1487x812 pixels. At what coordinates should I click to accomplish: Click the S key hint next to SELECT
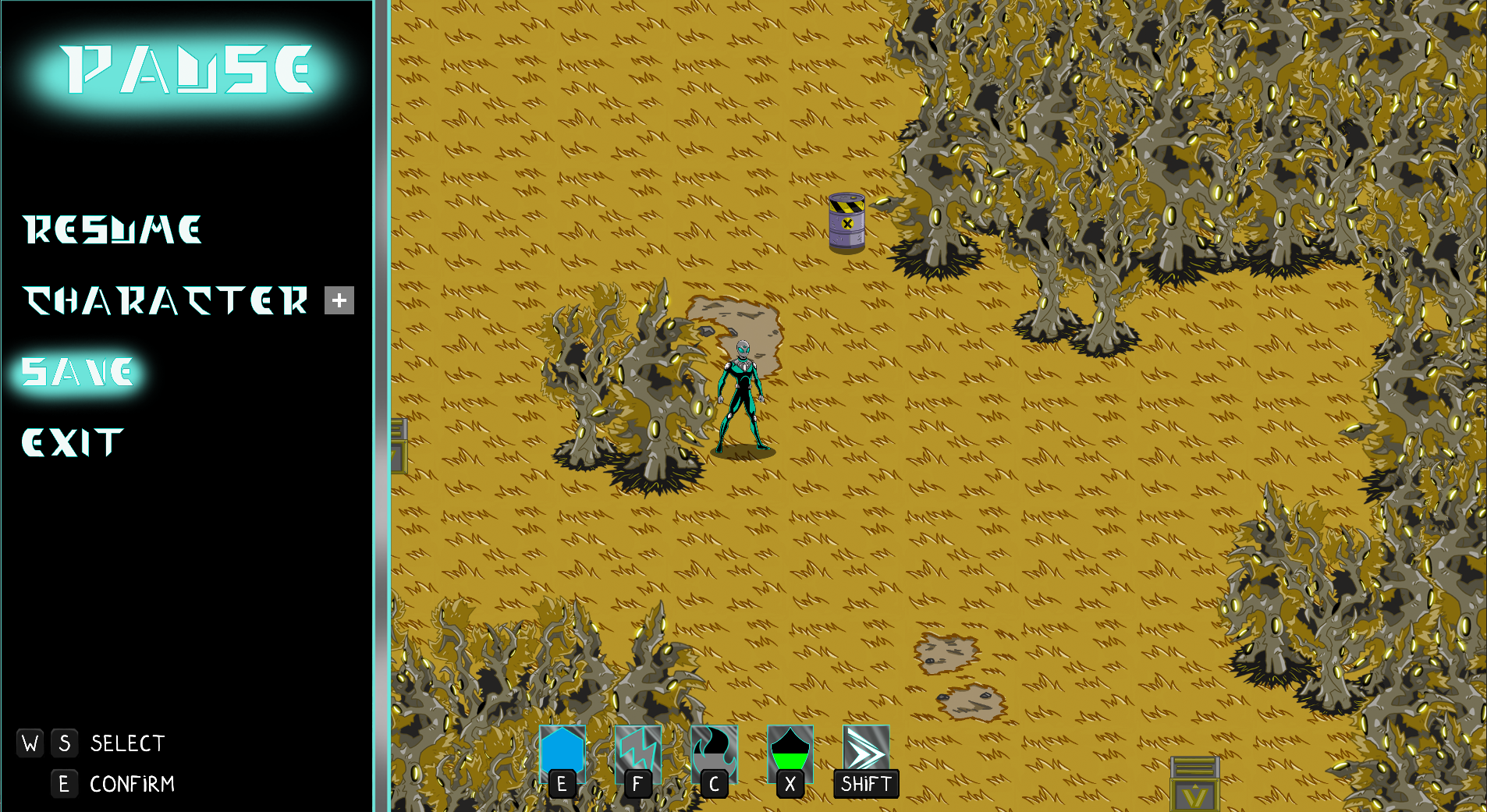tap(65, 743)
